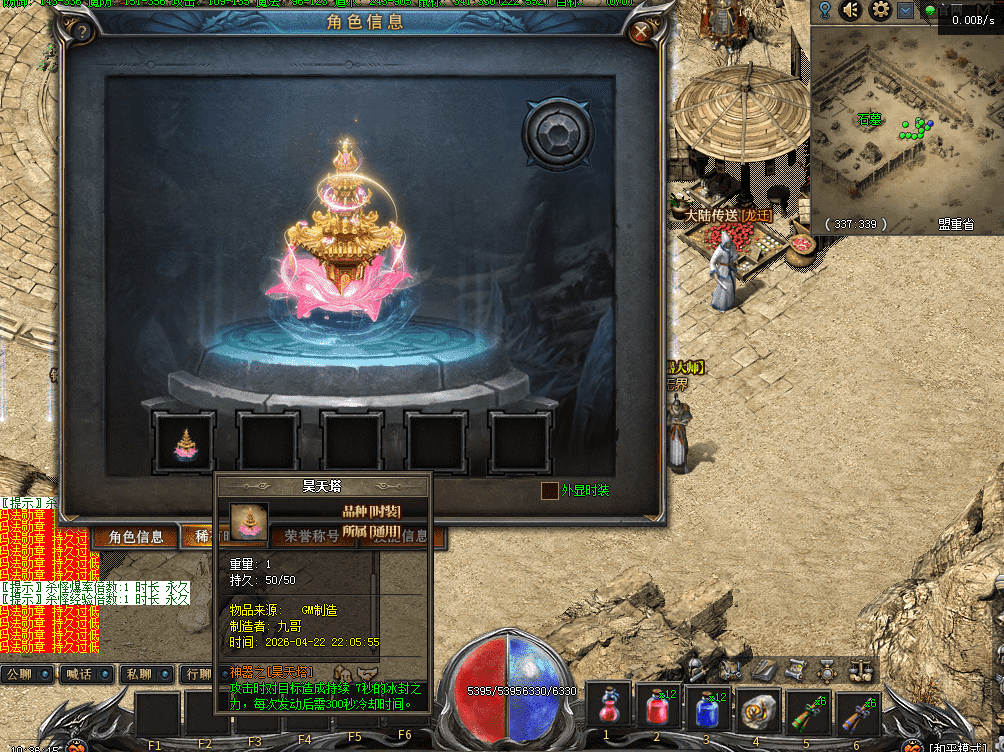The image size is (1004, 752).
Task: Open the helmet character icon above hotbar
Action: tap(695, 669)
